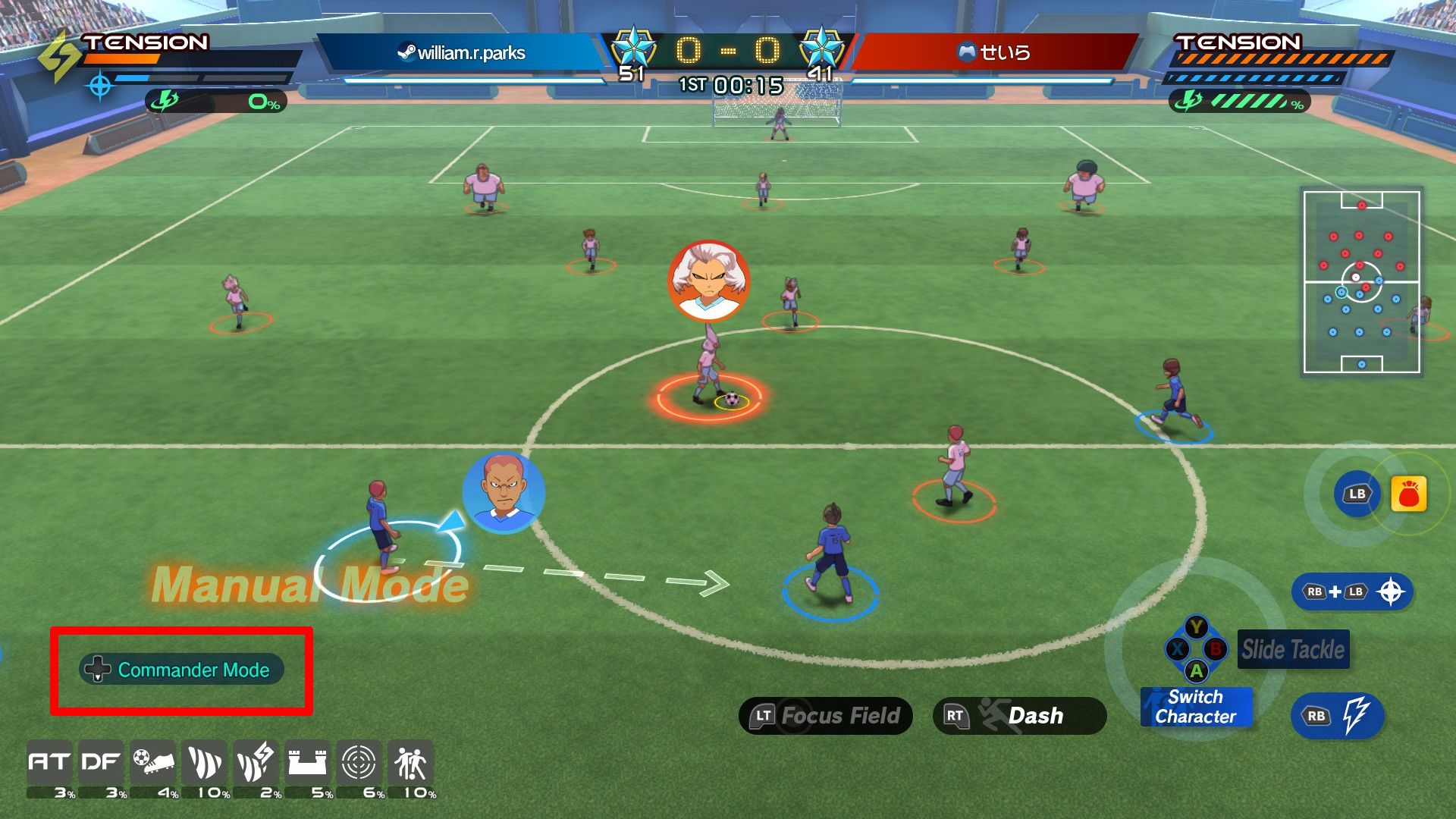Activate the Focus Field action

tap(825, 716)
